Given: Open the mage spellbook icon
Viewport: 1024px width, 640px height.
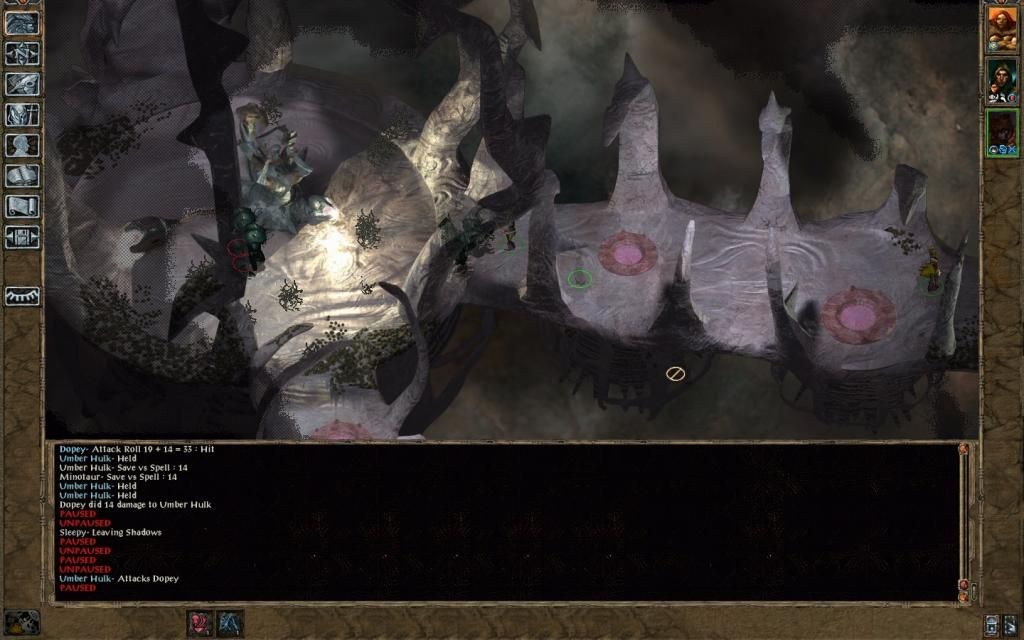Looking at the screenshot, I should [22, 176].
